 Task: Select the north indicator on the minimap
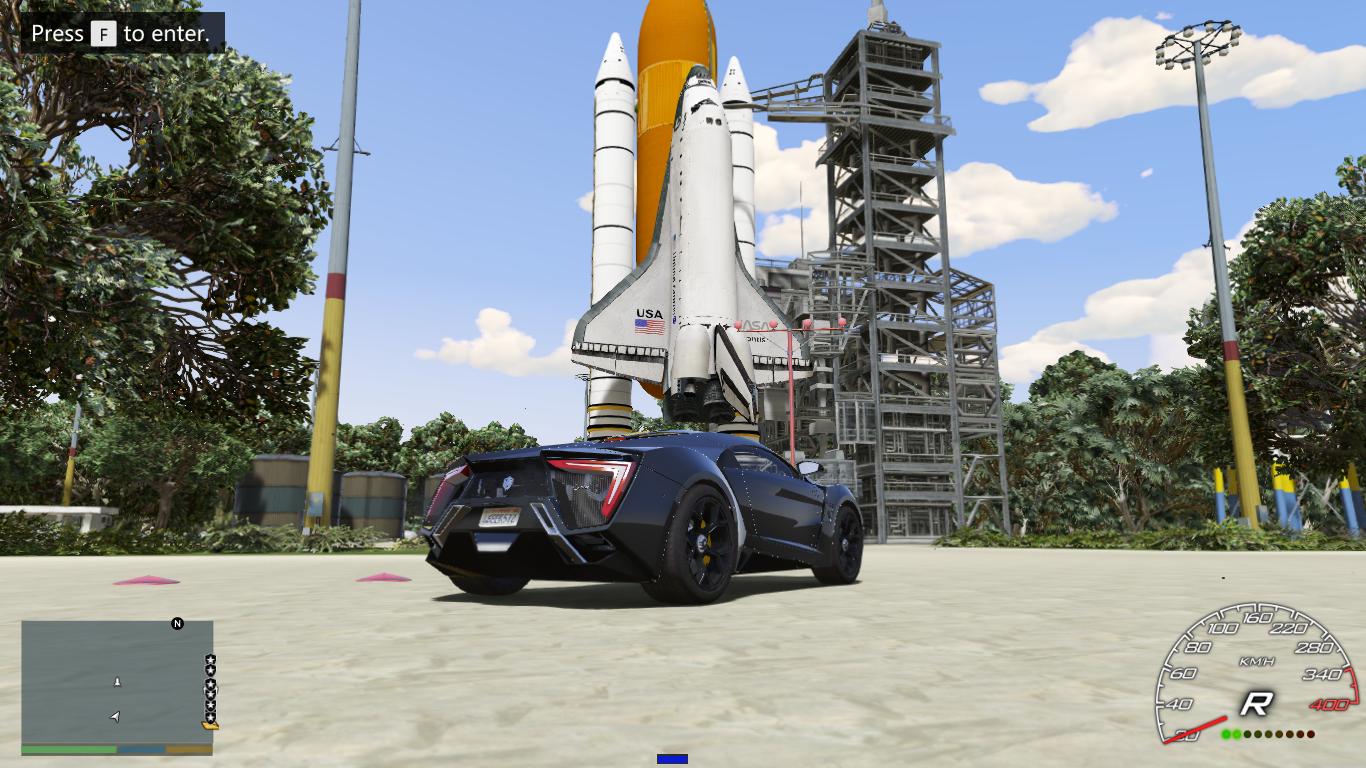pos(176,624)
